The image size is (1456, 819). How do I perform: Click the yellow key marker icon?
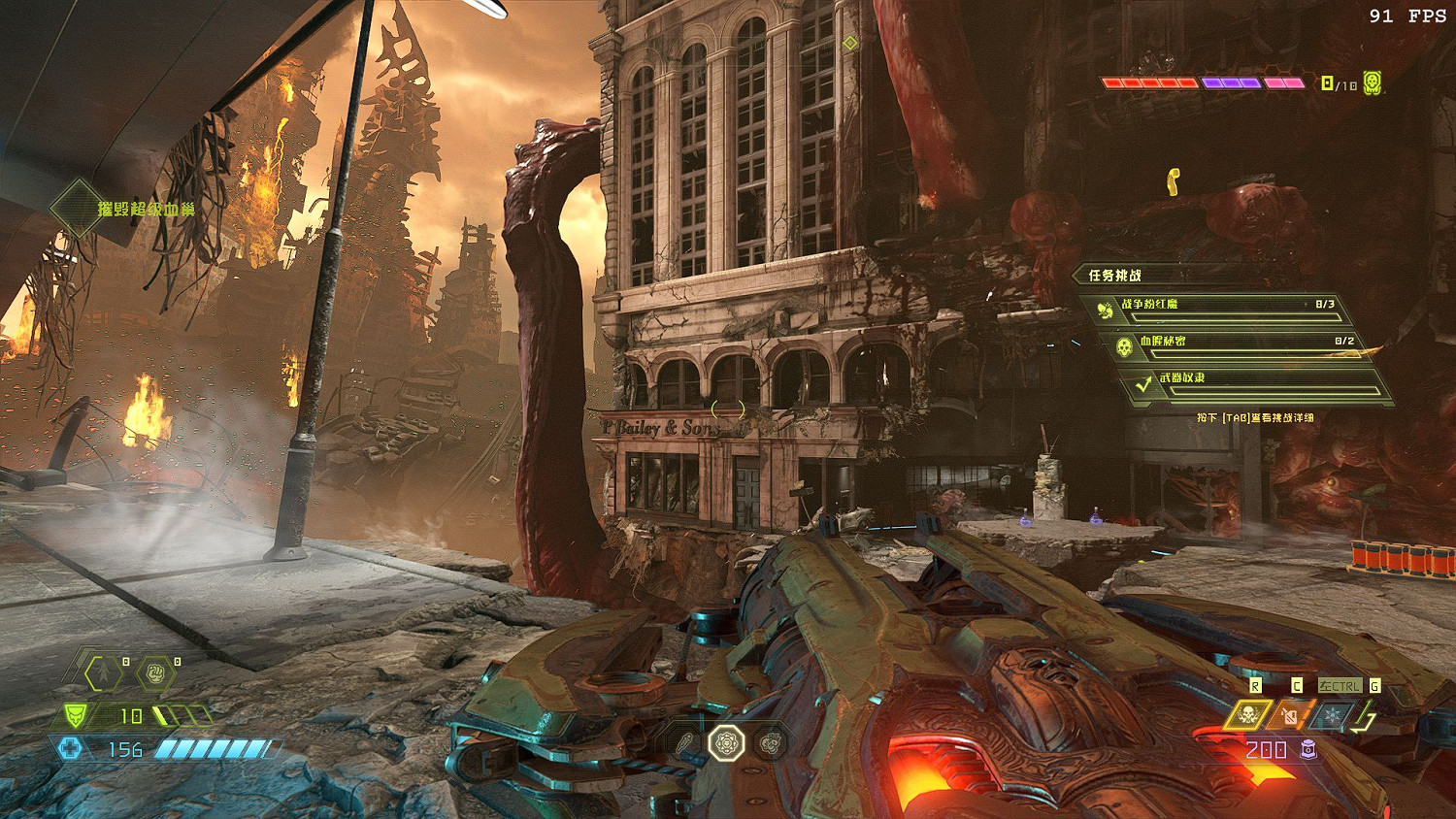click(1174, 180)
